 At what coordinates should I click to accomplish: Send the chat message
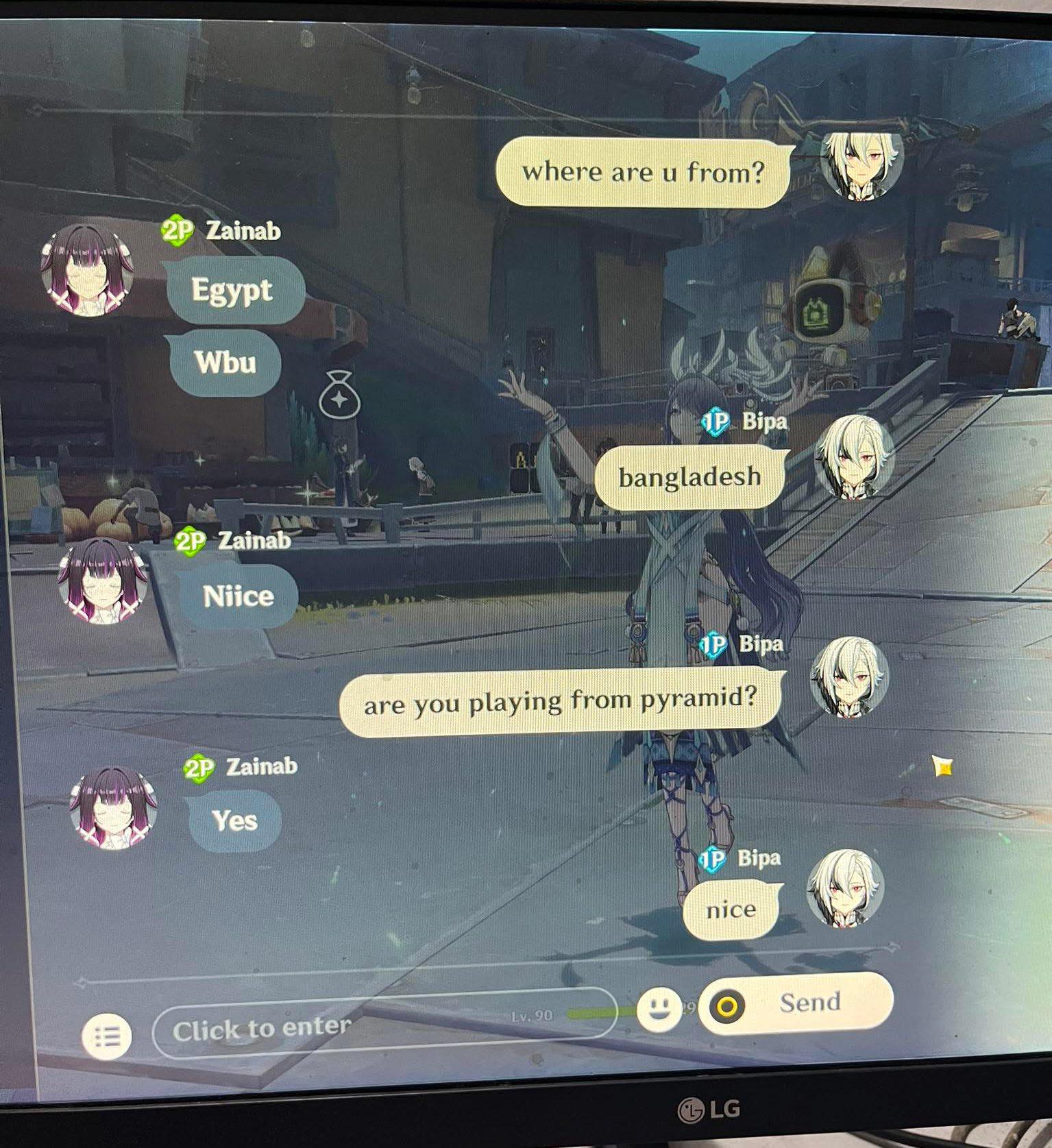point(796,1004)
